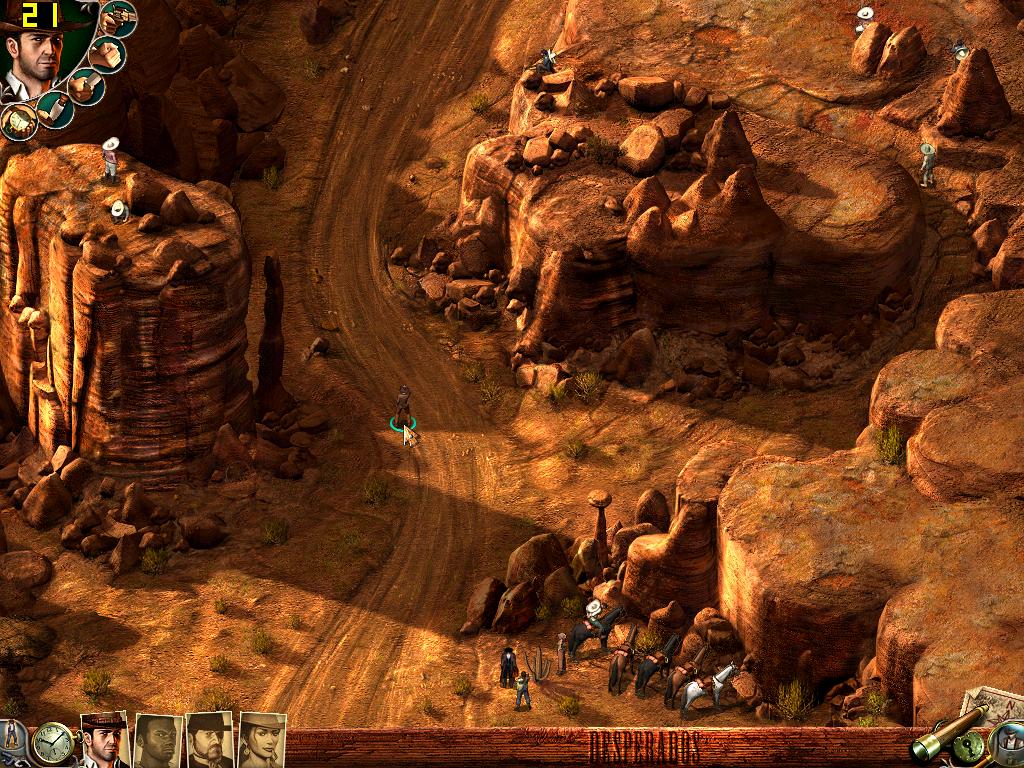Choose the woman's portrait card

[262, 740]
